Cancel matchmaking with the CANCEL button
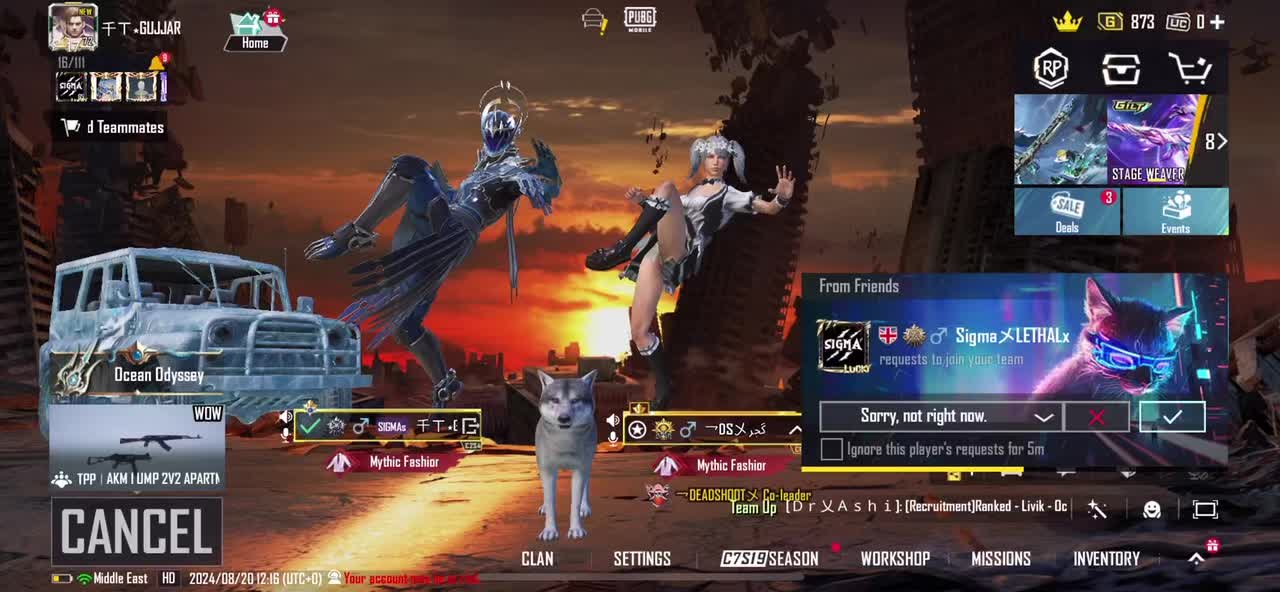Viewport: 1280px width, 592px height. (137, 532)
